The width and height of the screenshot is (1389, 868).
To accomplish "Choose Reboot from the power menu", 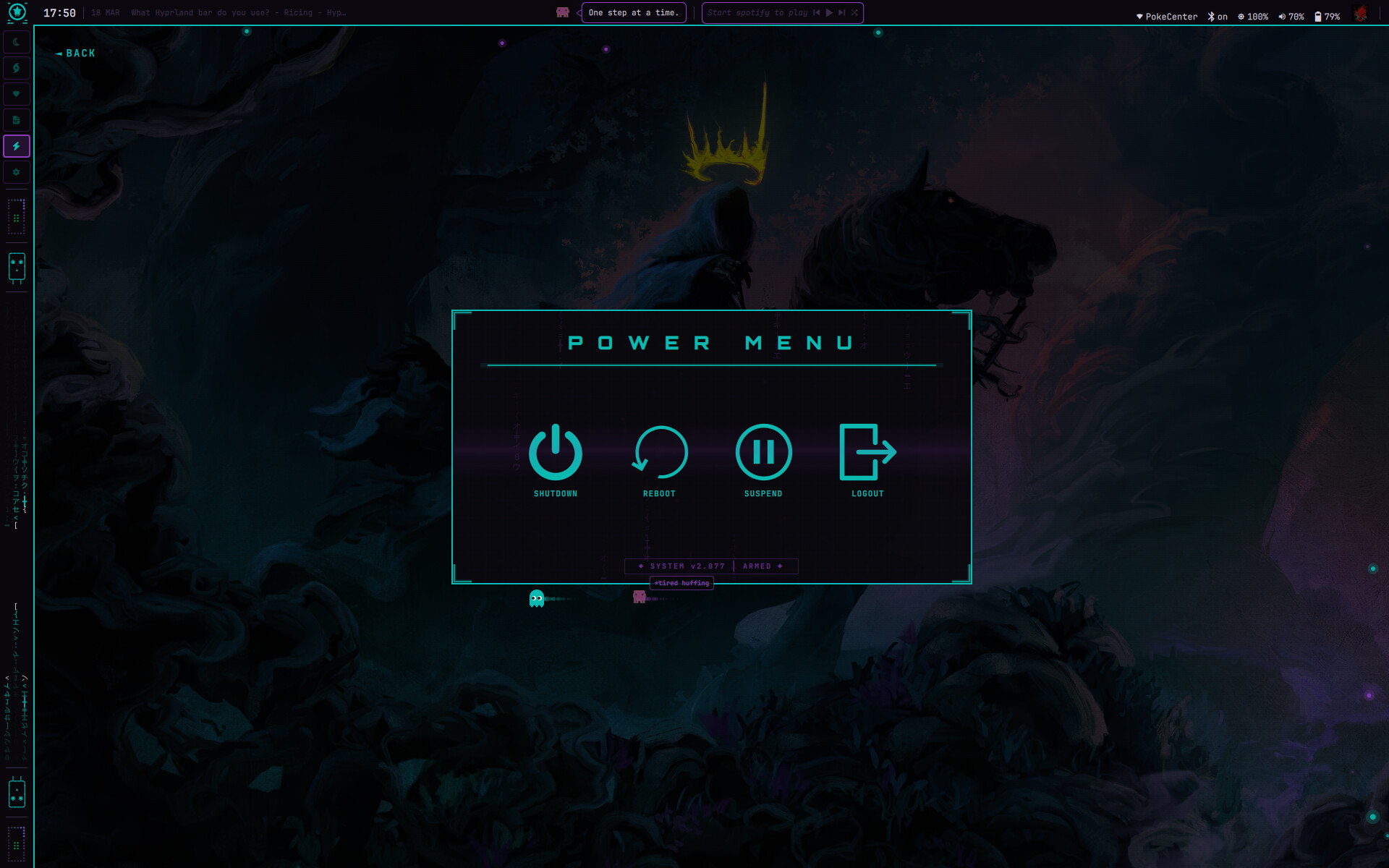I will click(x=660, y=454).
